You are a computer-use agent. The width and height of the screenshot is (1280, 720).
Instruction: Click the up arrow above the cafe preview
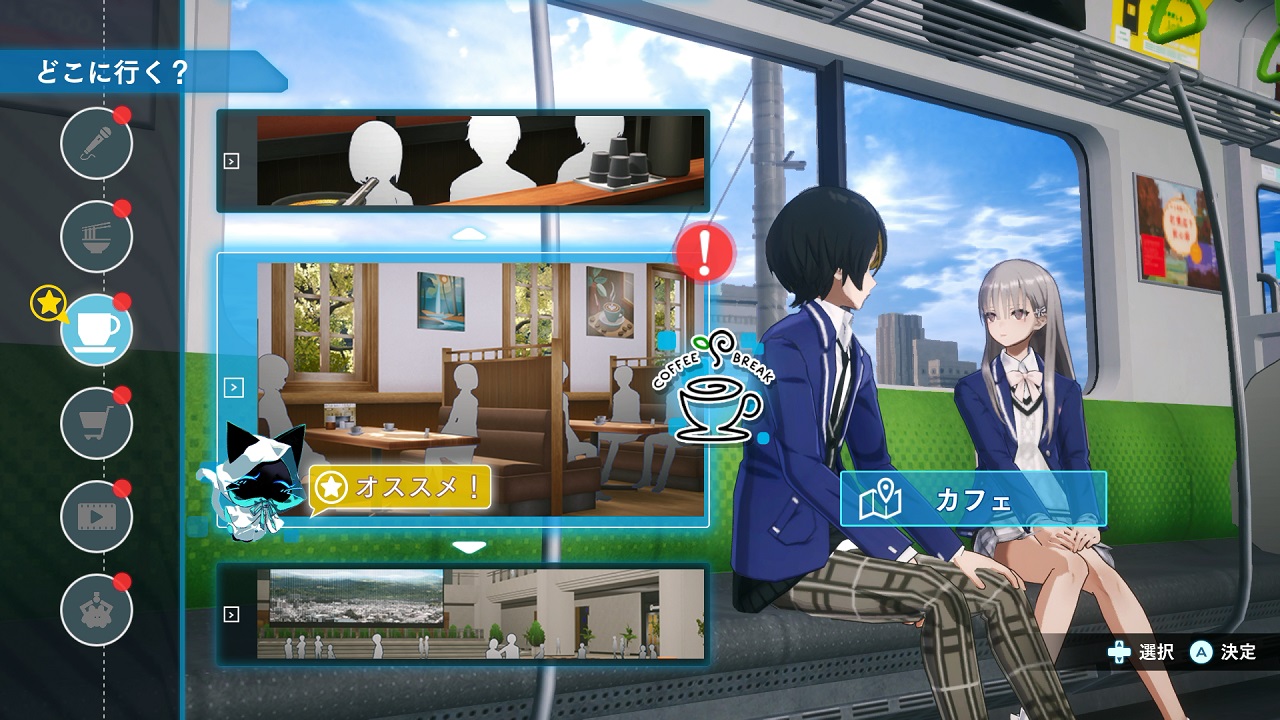click(469, 235)
